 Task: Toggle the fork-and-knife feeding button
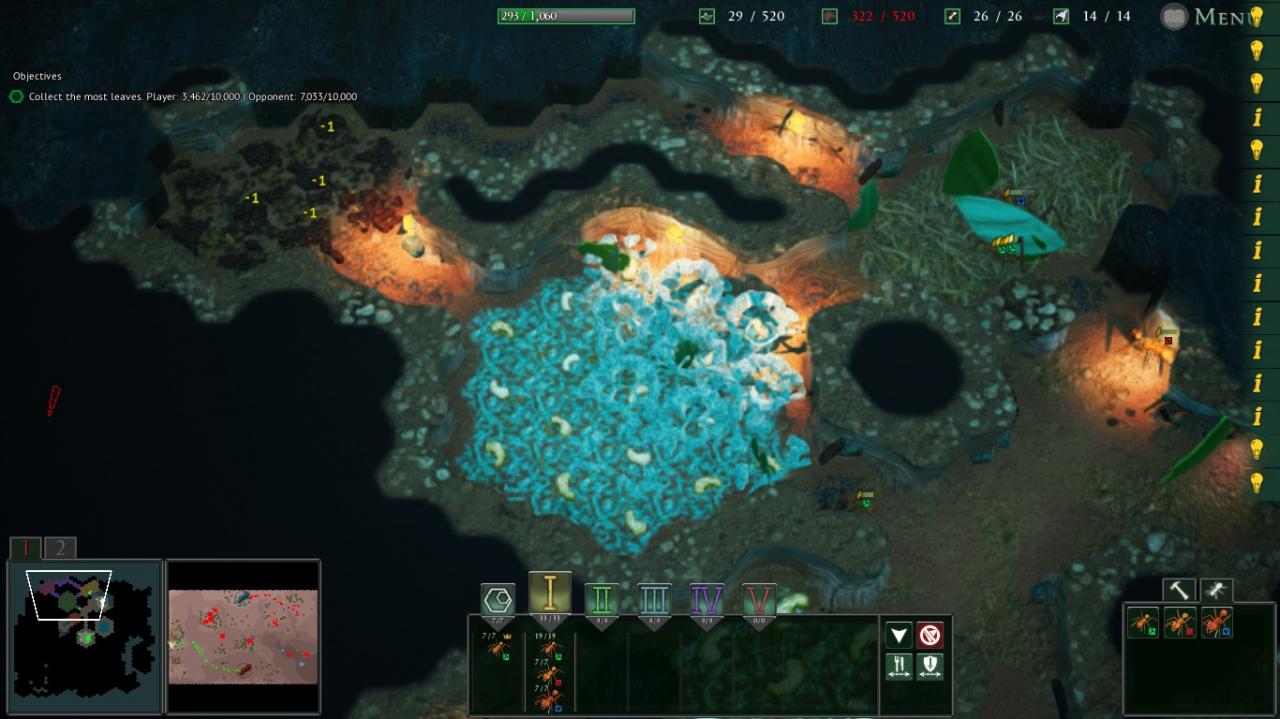(x=899, y=666)
